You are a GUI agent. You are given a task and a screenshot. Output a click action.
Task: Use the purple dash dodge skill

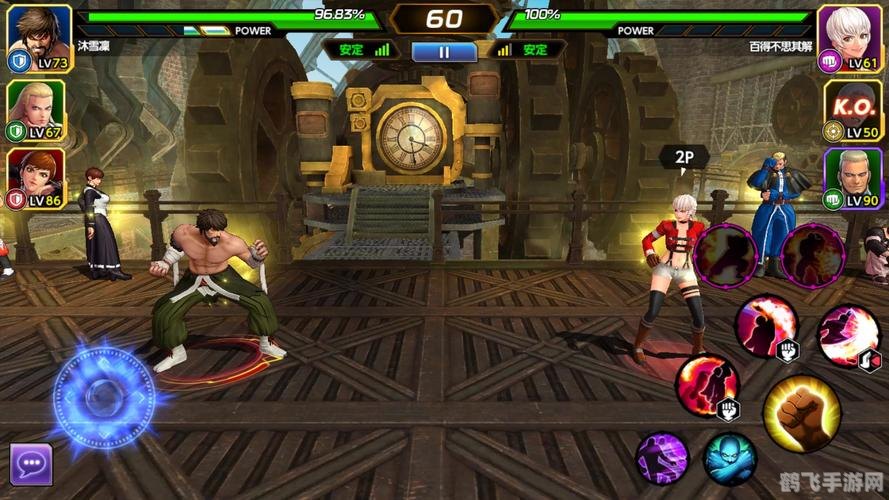662,459
